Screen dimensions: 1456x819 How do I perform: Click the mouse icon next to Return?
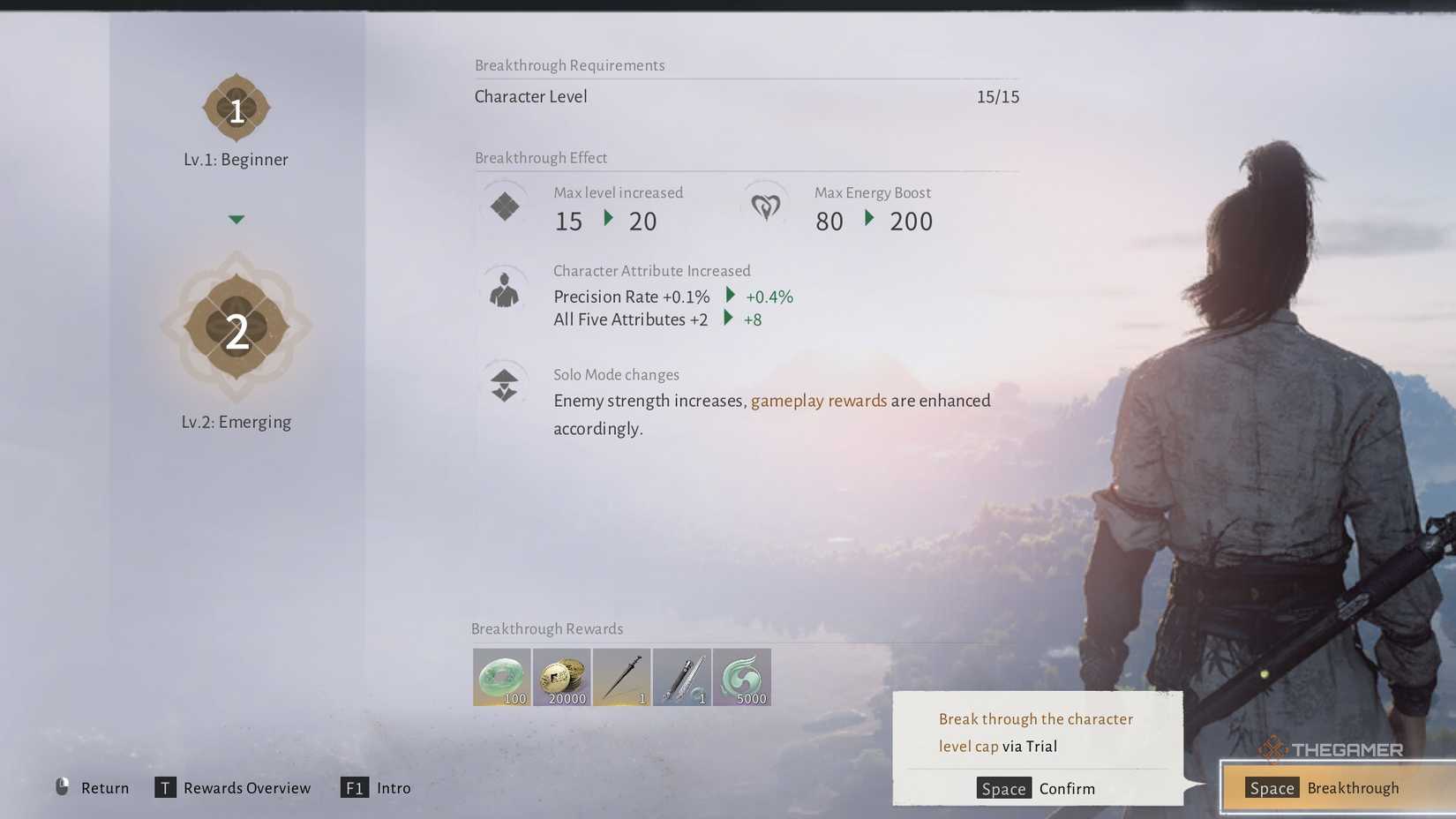[60, 787]
